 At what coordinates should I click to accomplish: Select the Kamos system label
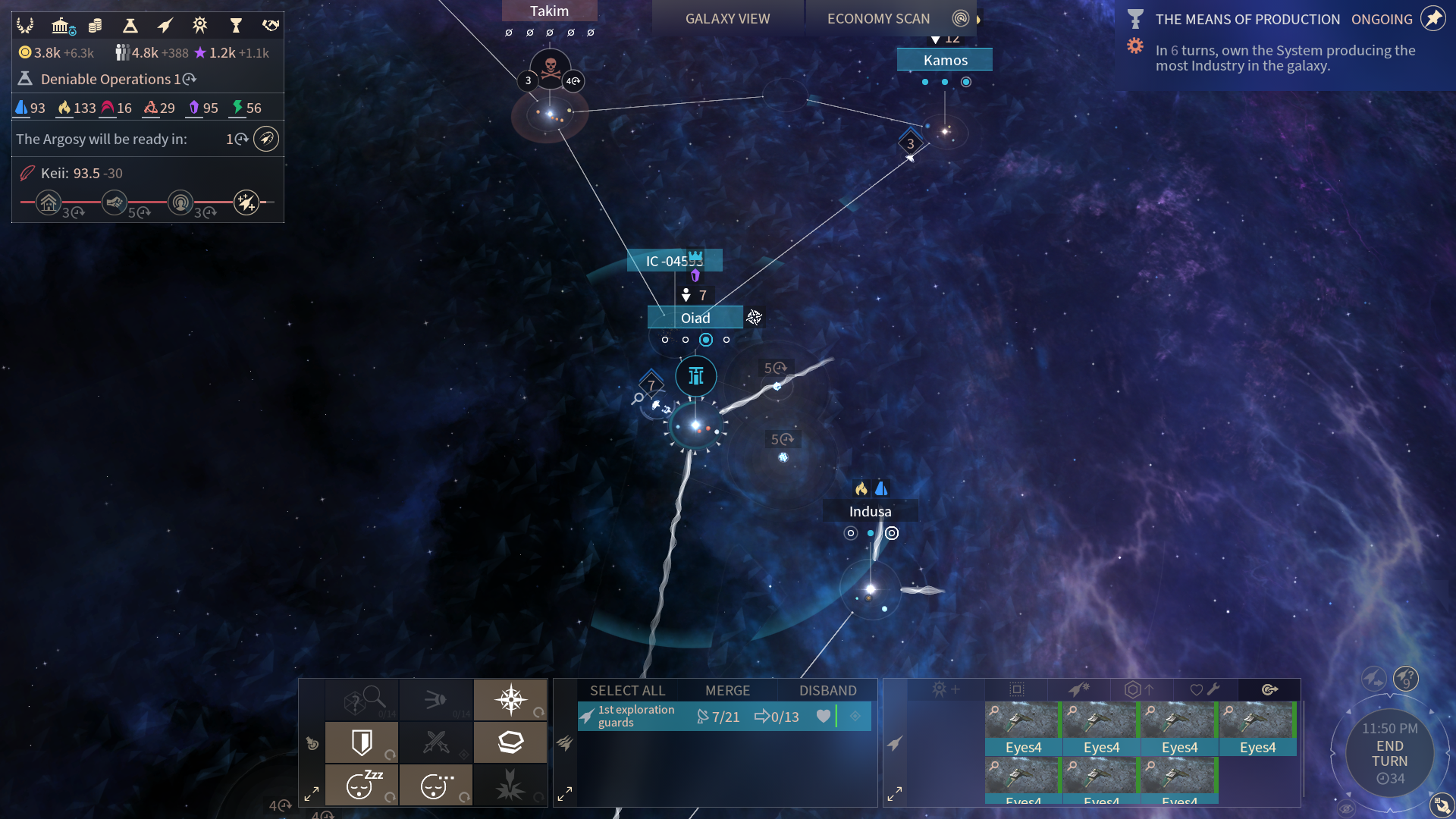click(945, 60)
